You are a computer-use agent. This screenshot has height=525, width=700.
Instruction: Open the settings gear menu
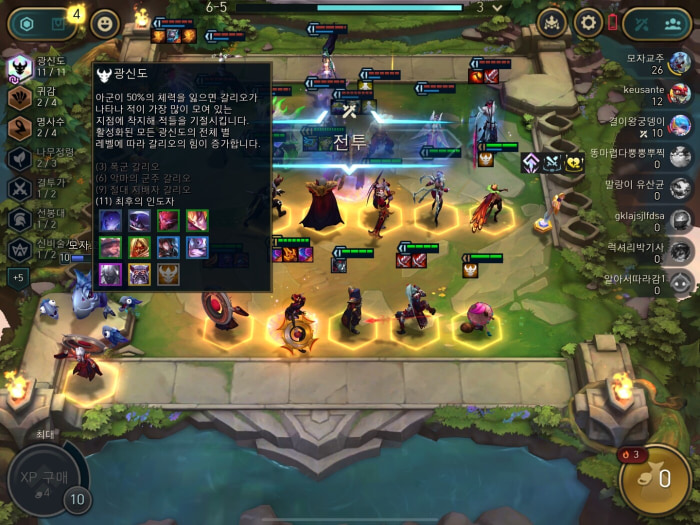click(587, 22)
